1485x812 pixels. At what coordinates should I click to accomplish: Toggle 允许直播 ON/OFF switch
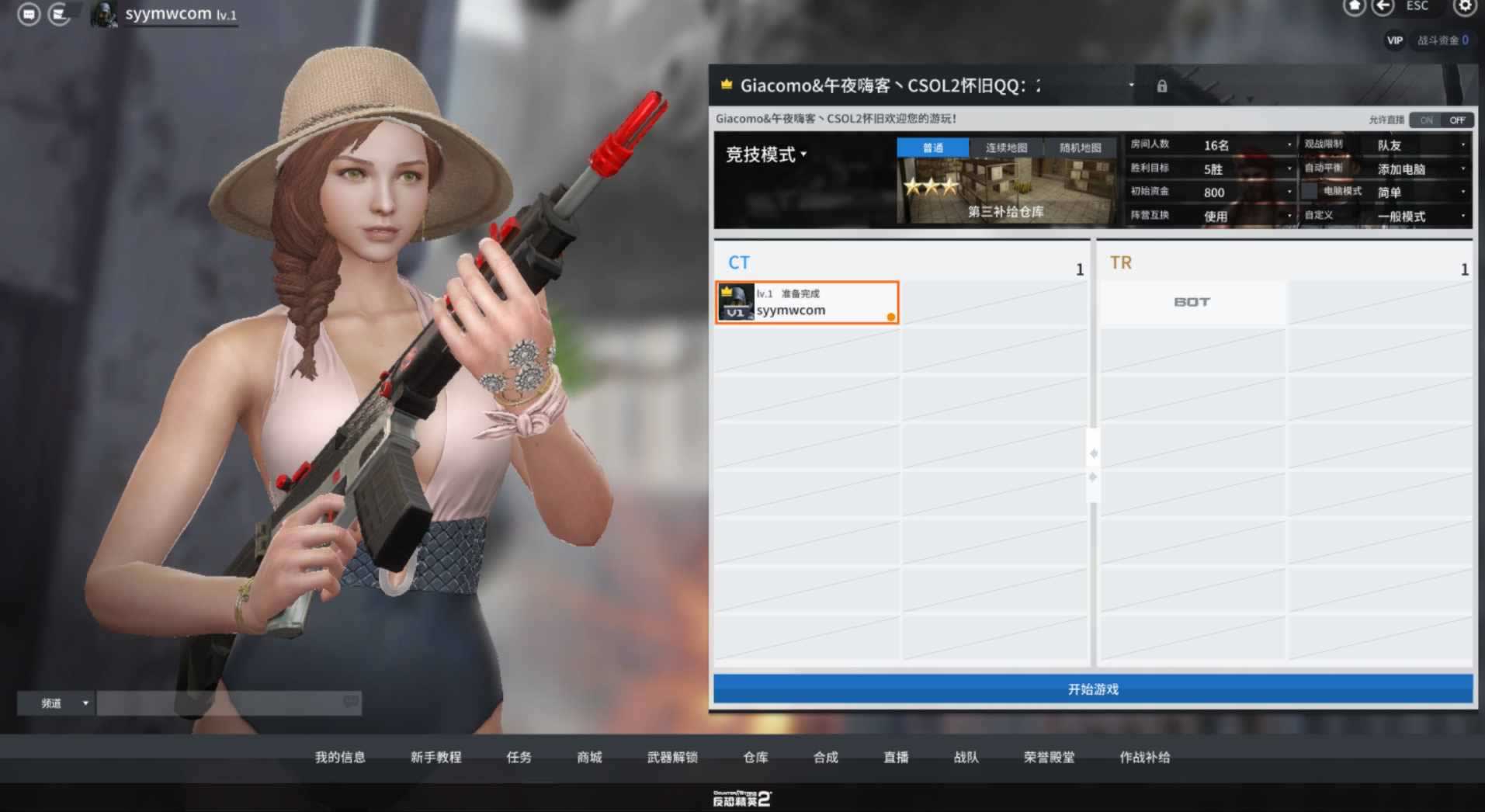[x=1442, y=120]
